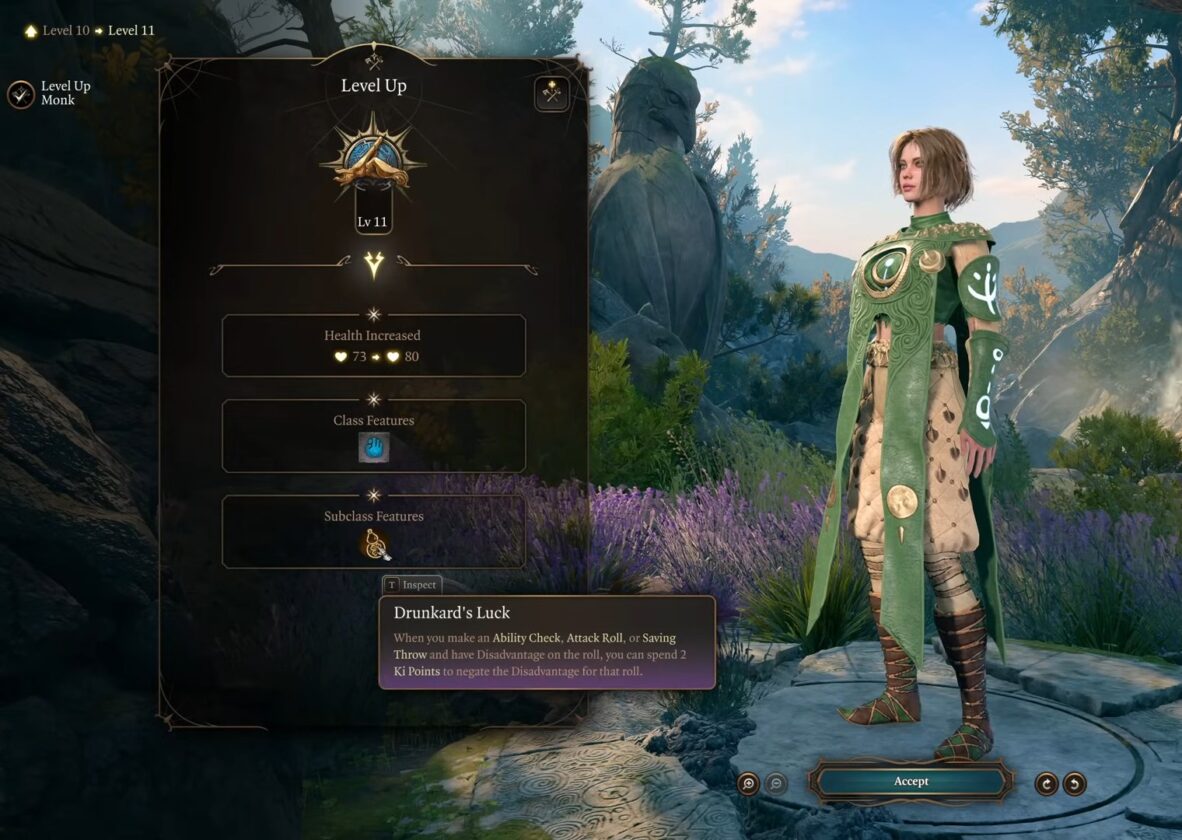Select the Level Up Monk step
This screenshot has height=840, width=1182.
point(21,94)
